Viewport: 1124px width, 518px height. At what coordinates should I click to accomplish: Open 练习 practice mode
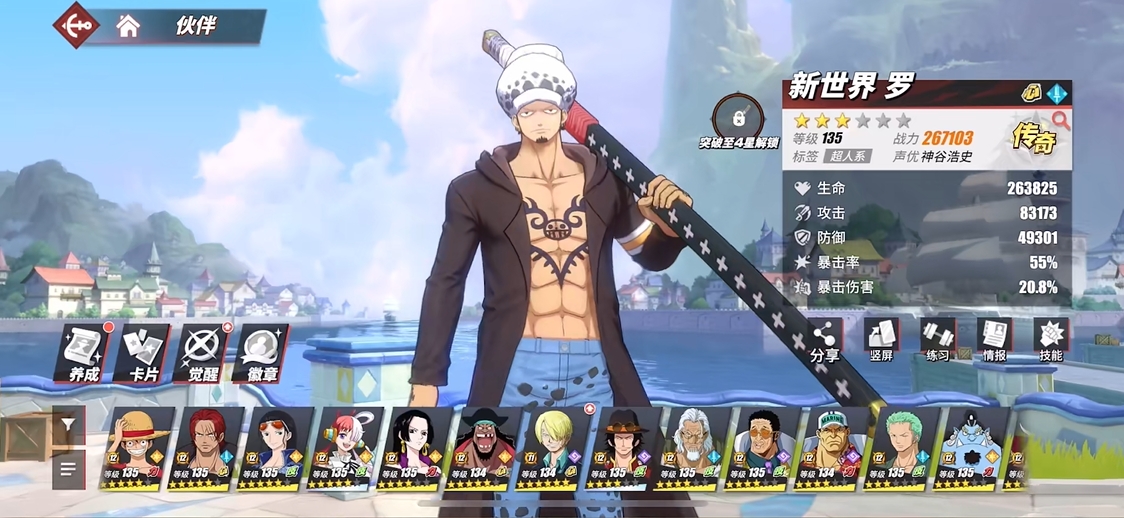click(x=938, y=340)
